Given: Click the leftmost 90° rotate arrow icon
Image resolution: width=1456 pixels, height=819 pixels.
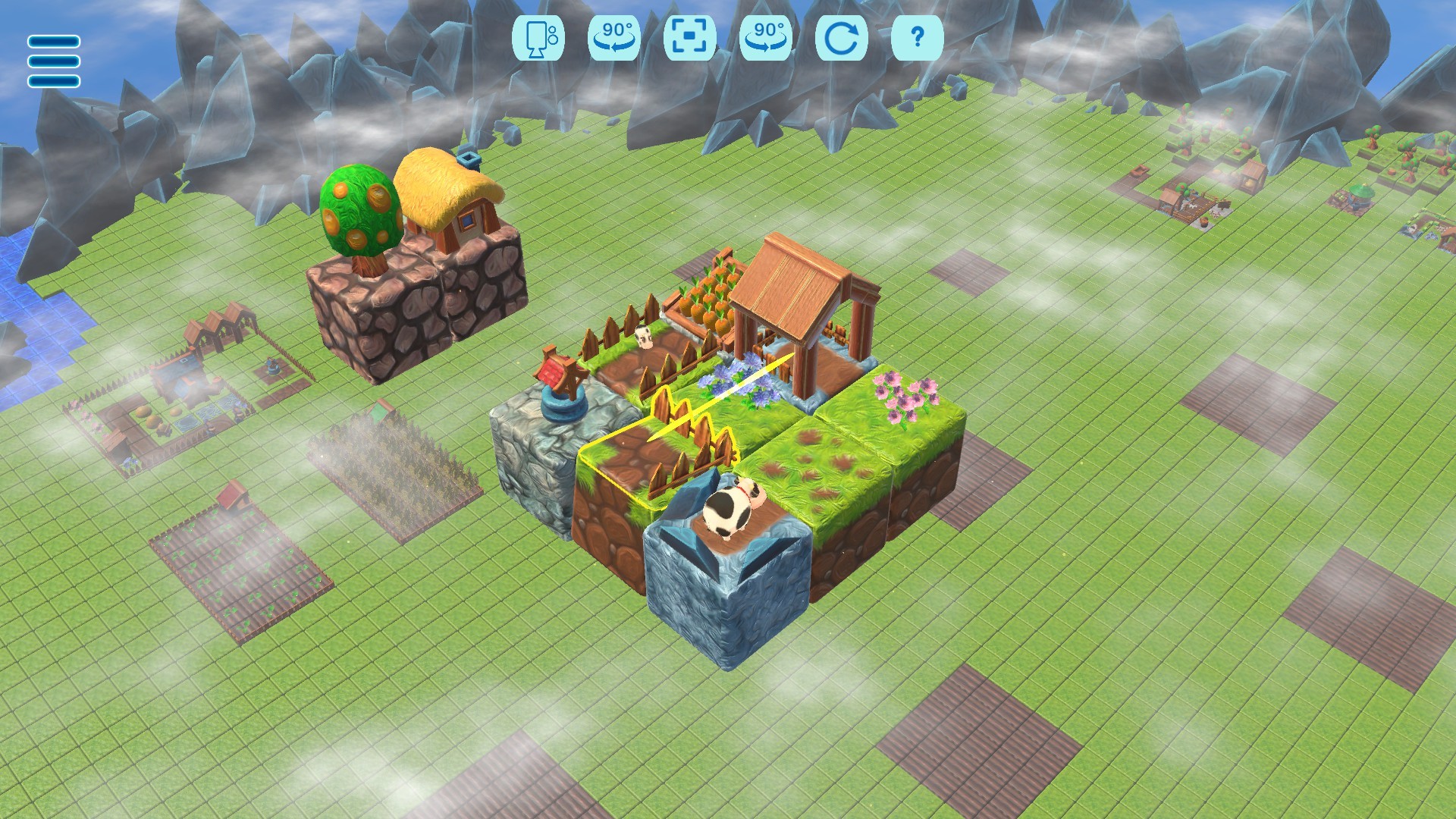Looking at the screenshot, I should [616, 38].
